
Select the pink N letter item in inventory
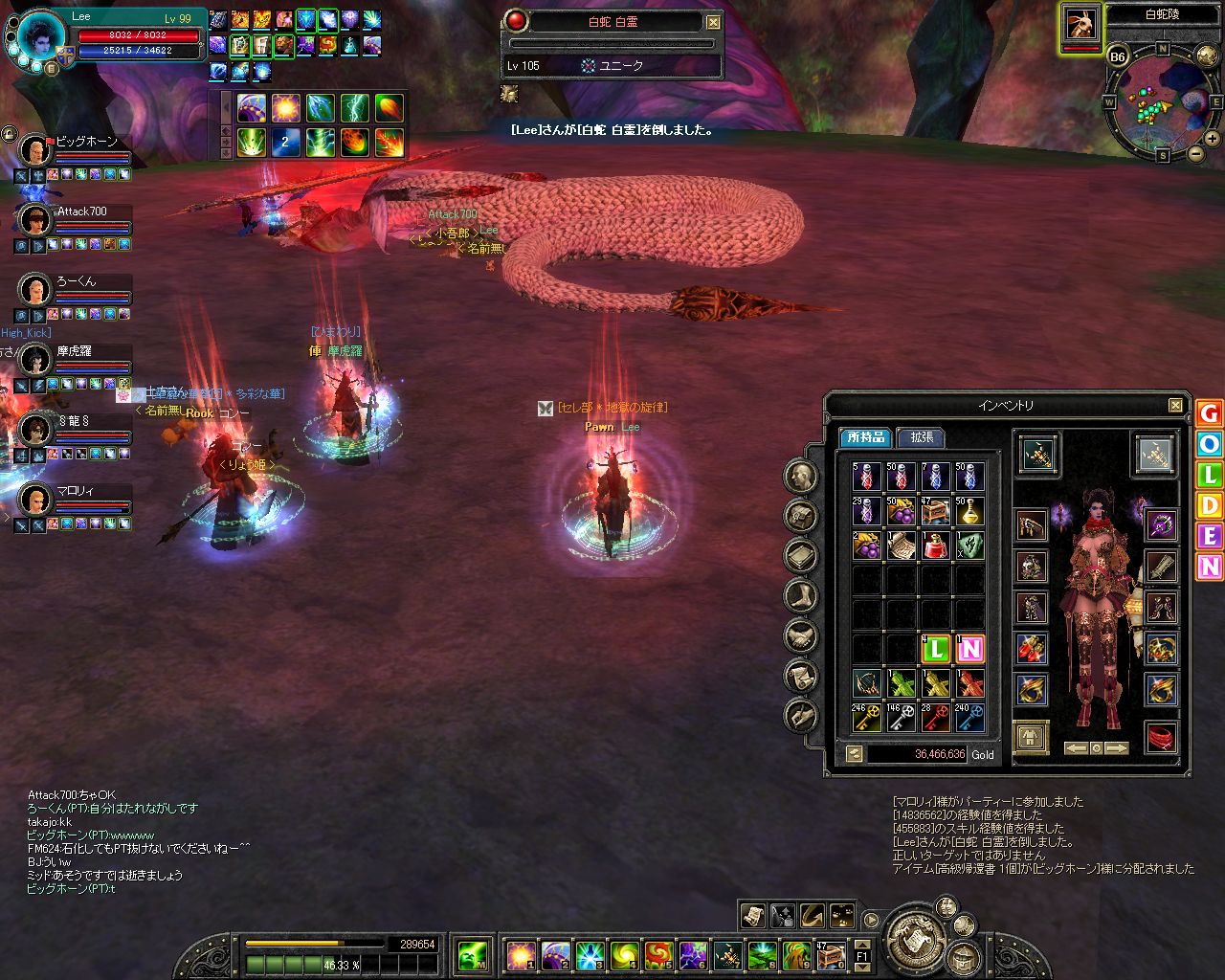coord(969,649)
